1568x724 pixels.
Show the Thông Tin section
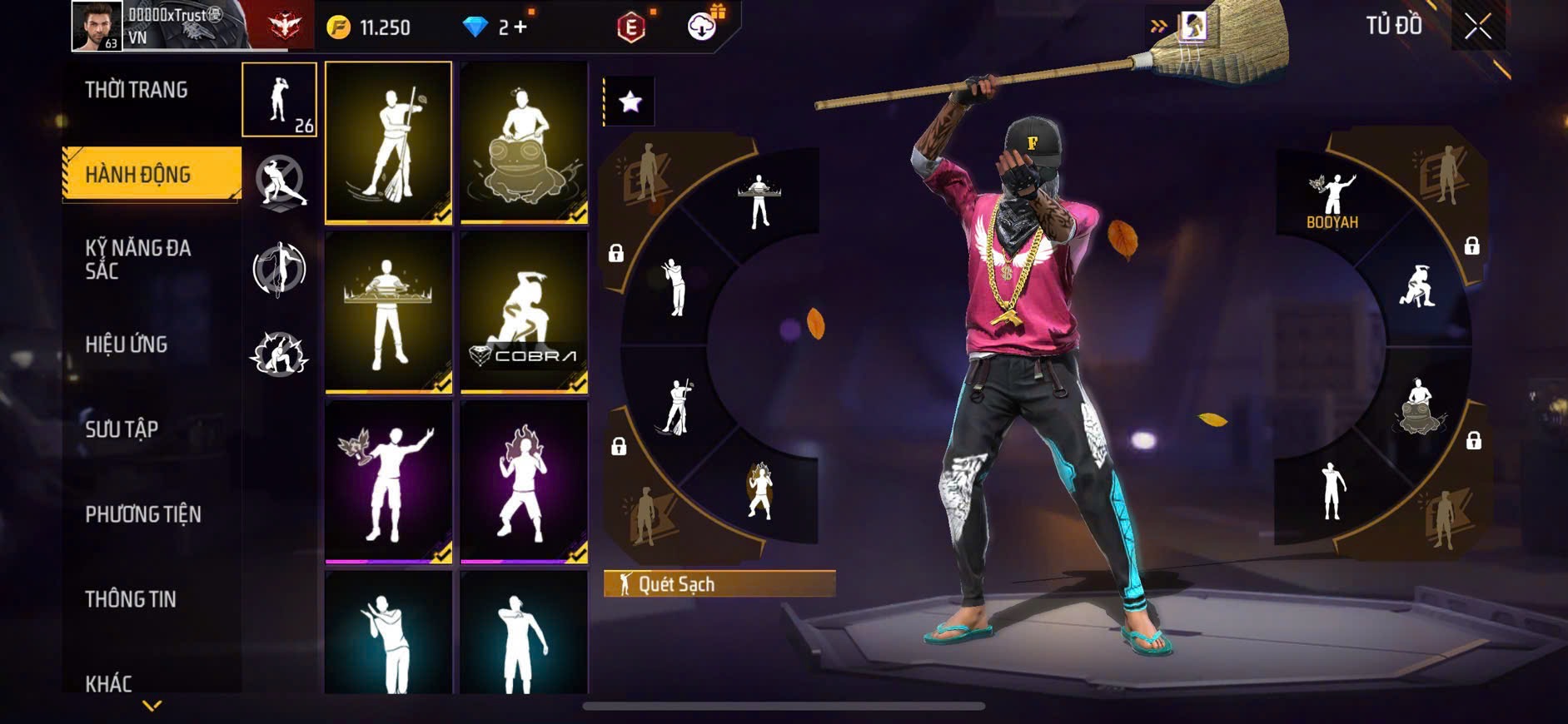[131, 599]
